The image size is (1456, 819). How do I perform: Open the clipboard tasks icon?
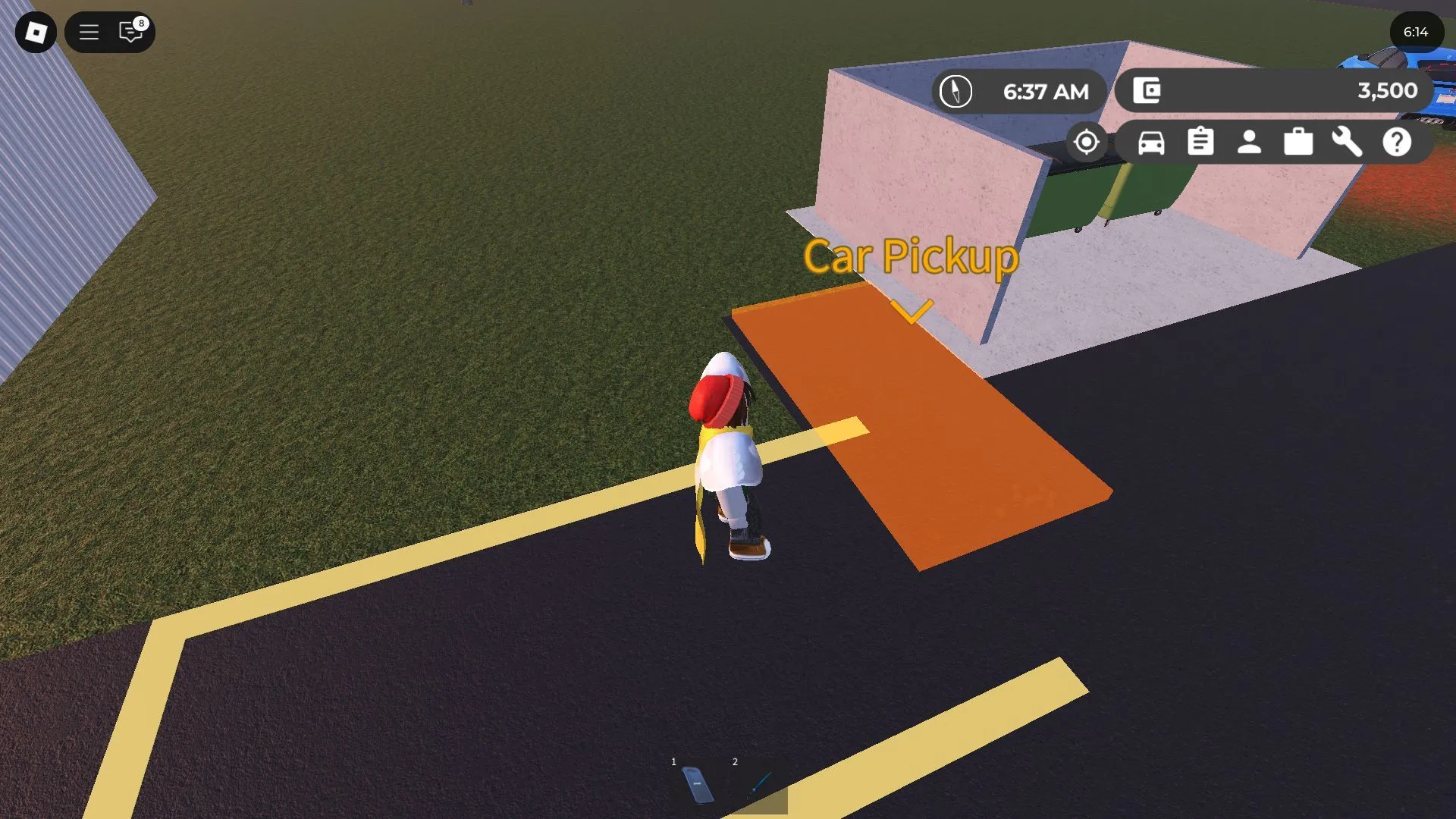(1200, 142)
